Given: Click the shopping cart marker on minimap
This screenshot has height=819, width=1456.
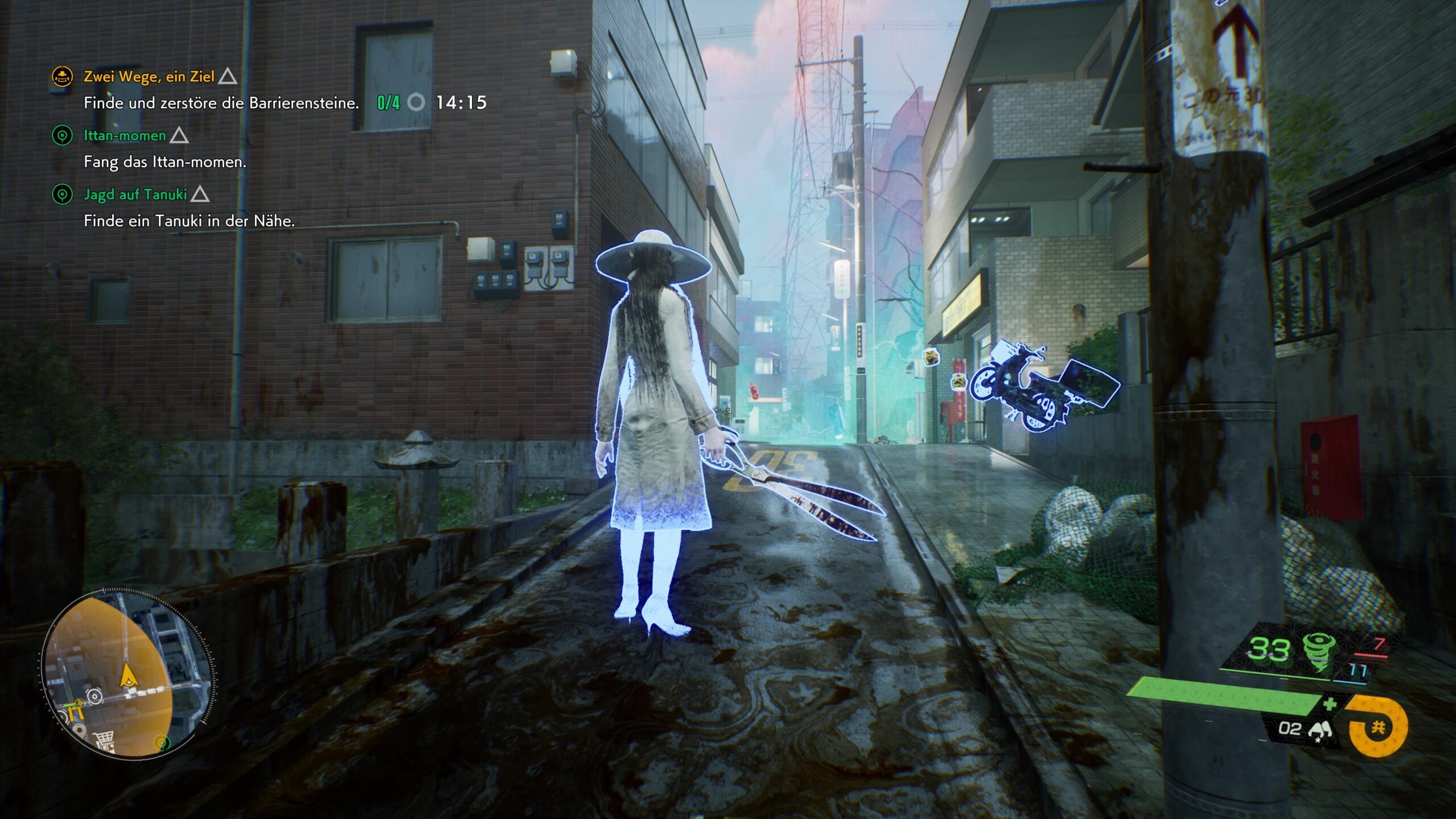Looking at the screenshot, I should click(x=105, y=741).
